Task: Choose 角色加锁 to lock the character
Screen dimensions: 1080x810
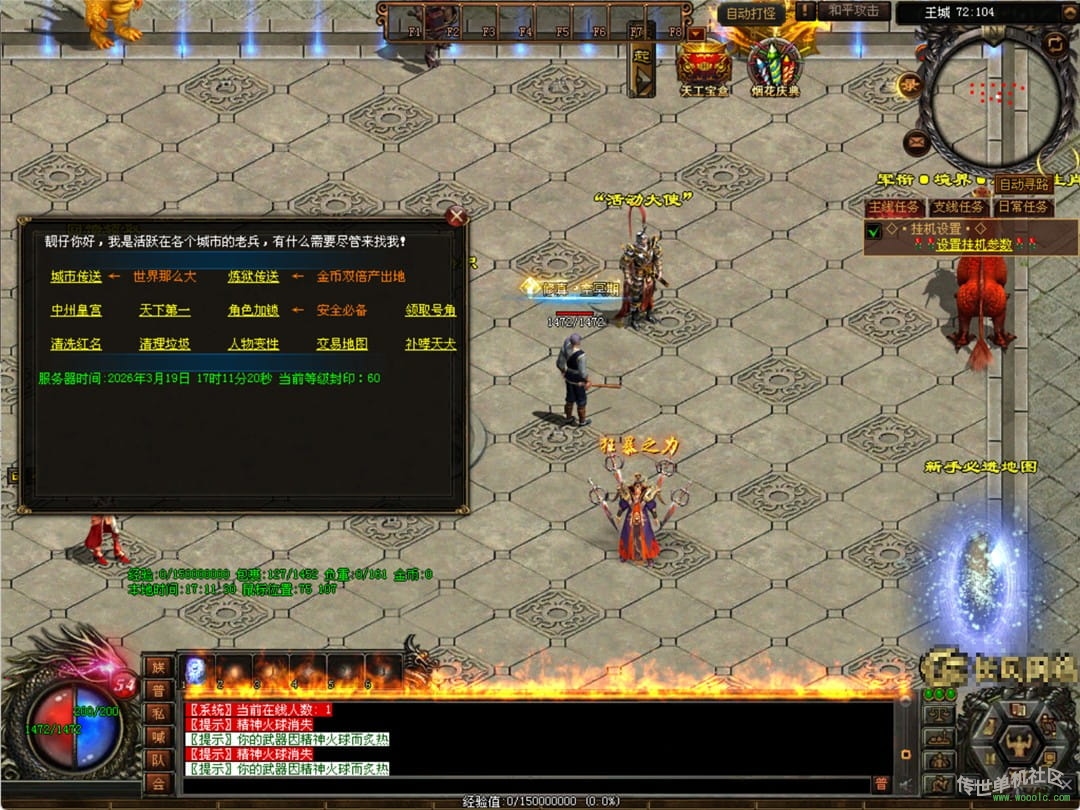Action: (x=253, y=310)
